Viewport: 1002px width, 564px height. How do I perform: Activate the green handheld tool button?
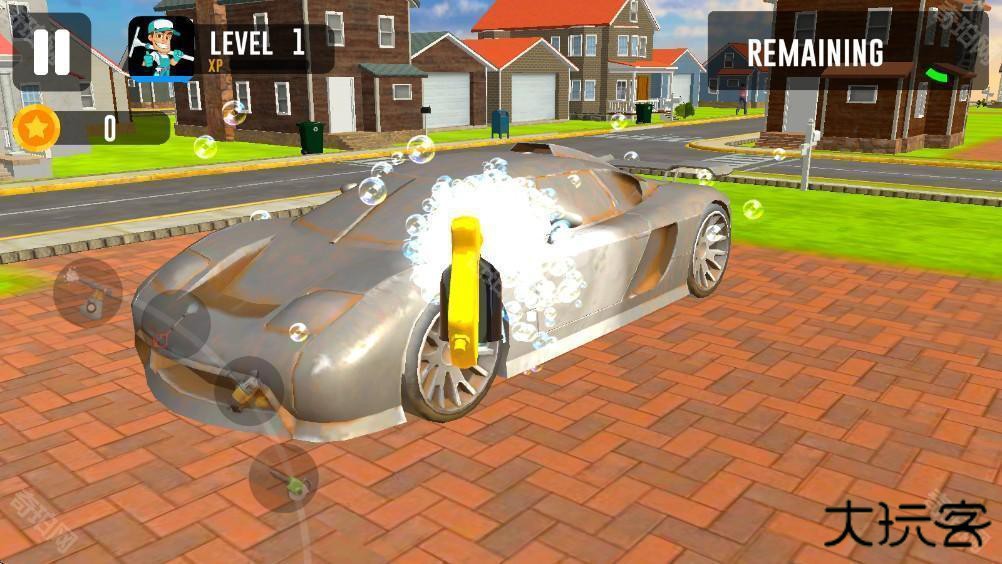[x=284, y=479]
